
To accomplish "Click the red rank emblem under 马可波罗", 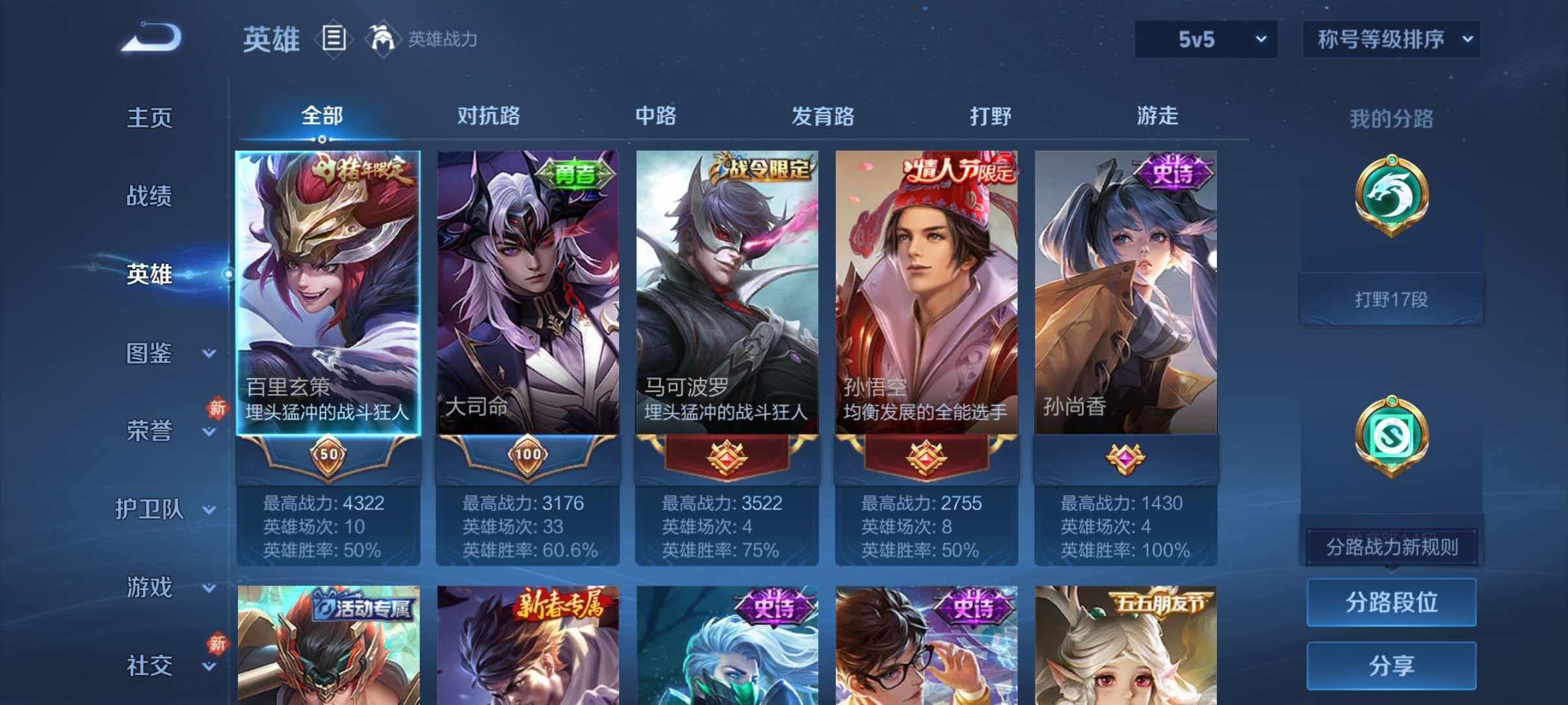I will (727, 457).
